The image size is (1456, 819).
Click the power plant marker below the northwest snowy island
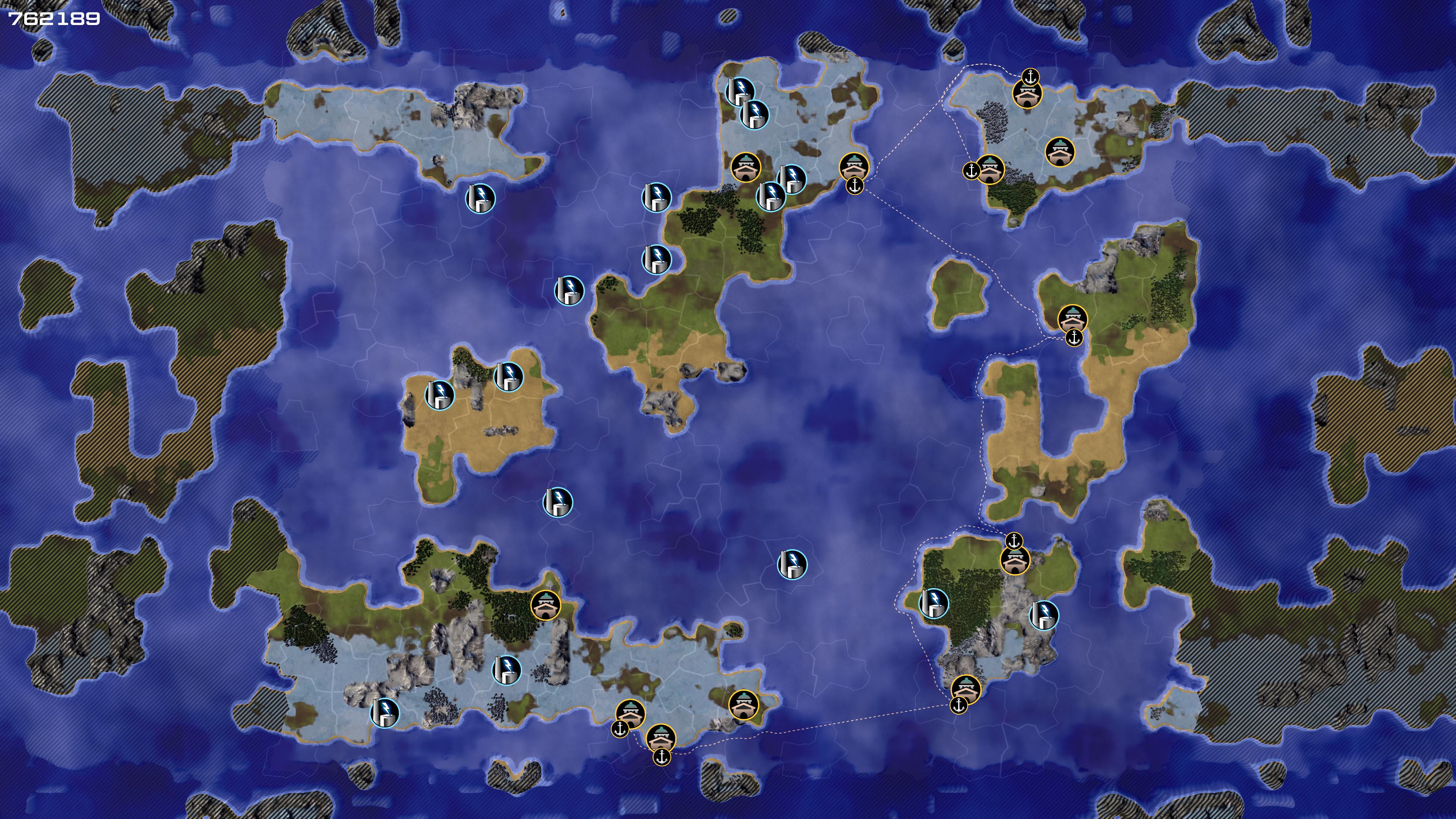[480, 198]
